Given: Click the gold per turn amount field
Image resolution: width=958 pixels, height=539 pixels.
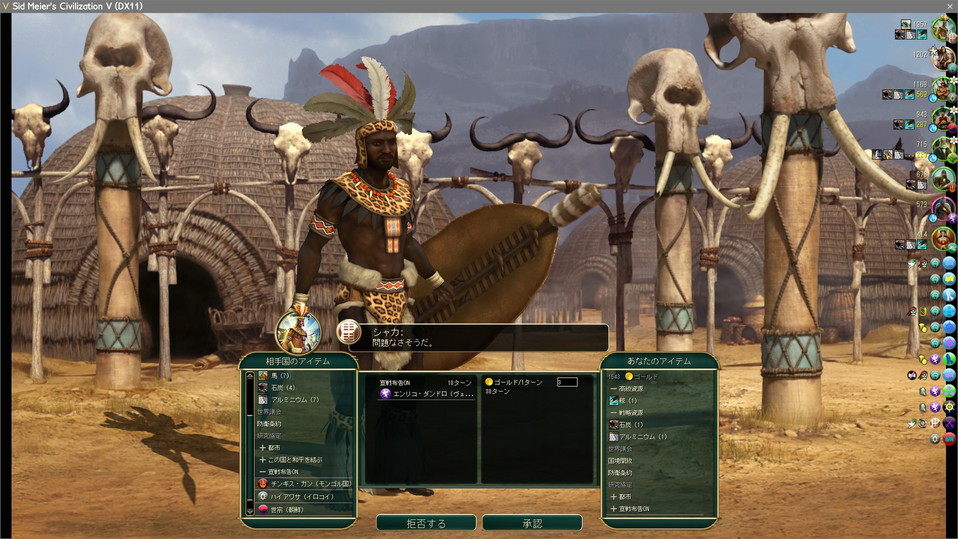Looking at the screenshot, I should (567, 382).
